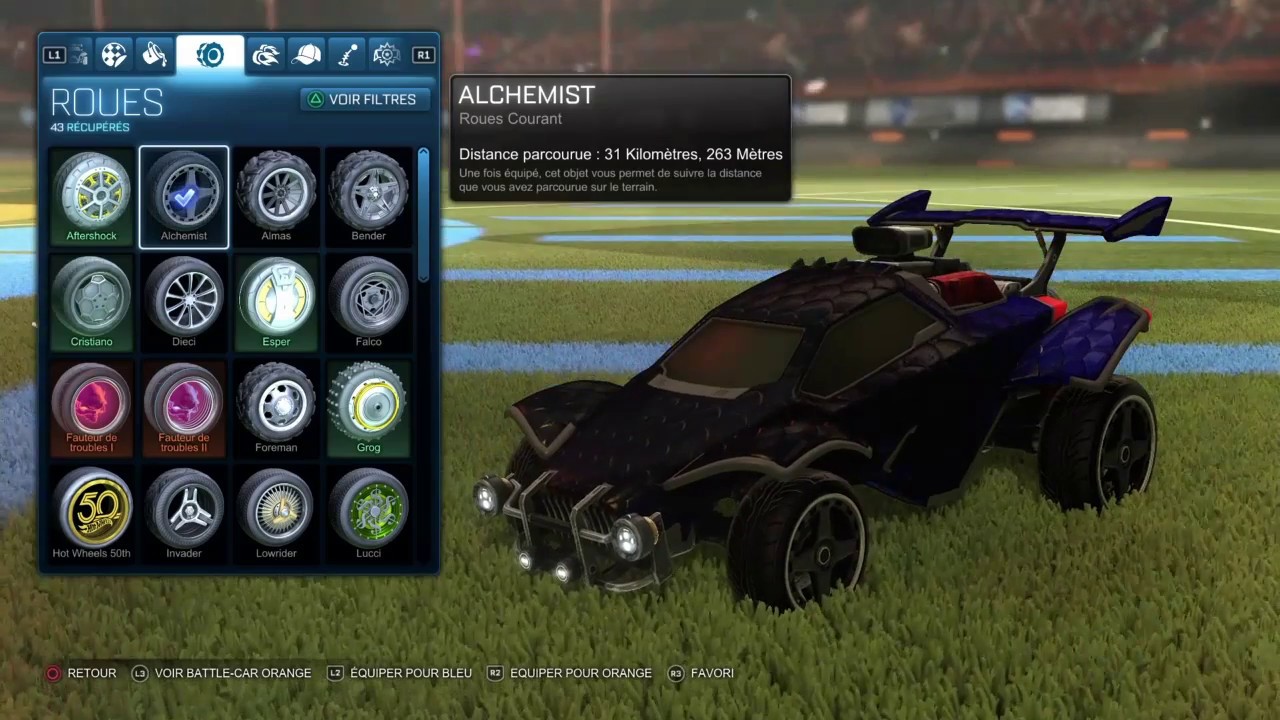
Task: Click the R1 shoulder button indicator
Action: 423,55
